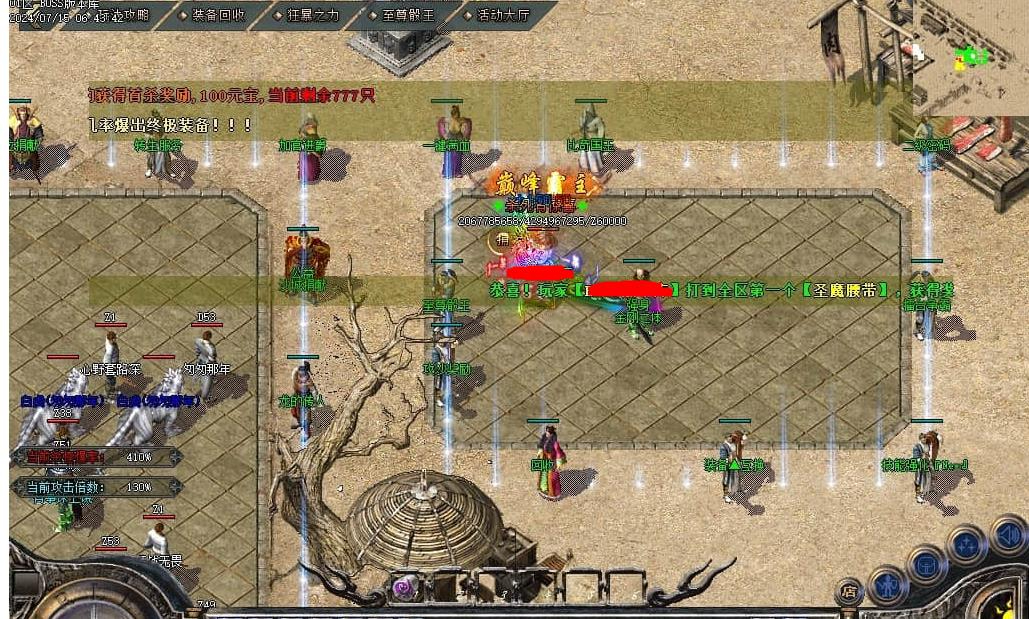Use the purple swirl item in hotbar slot 1
The width and height of the screenshot is (1029, 619).
coord(404,586)
